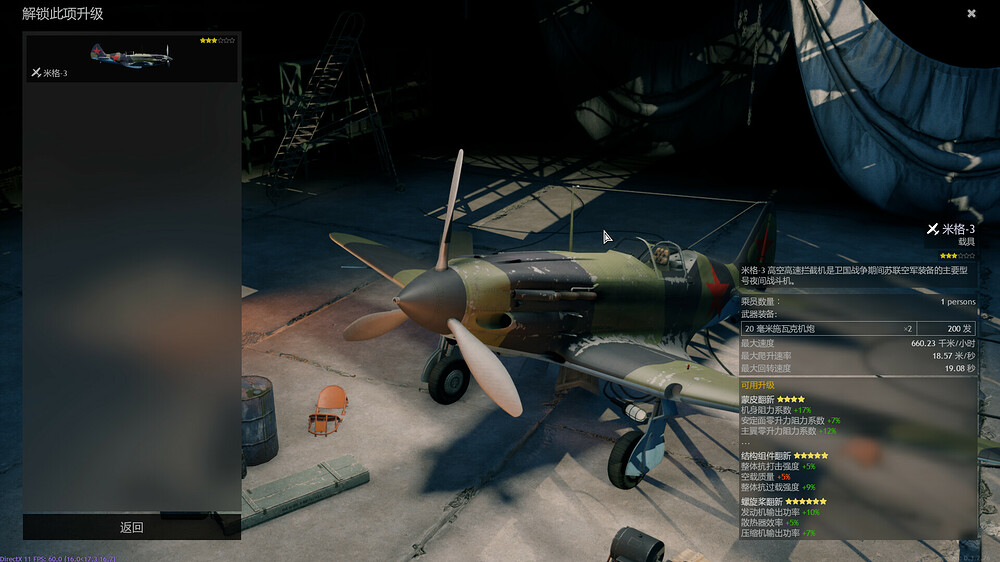Click the 返回 back button
Viewport: 1000px width, 562px height.
pyautogui.click(x=132, y=527)
